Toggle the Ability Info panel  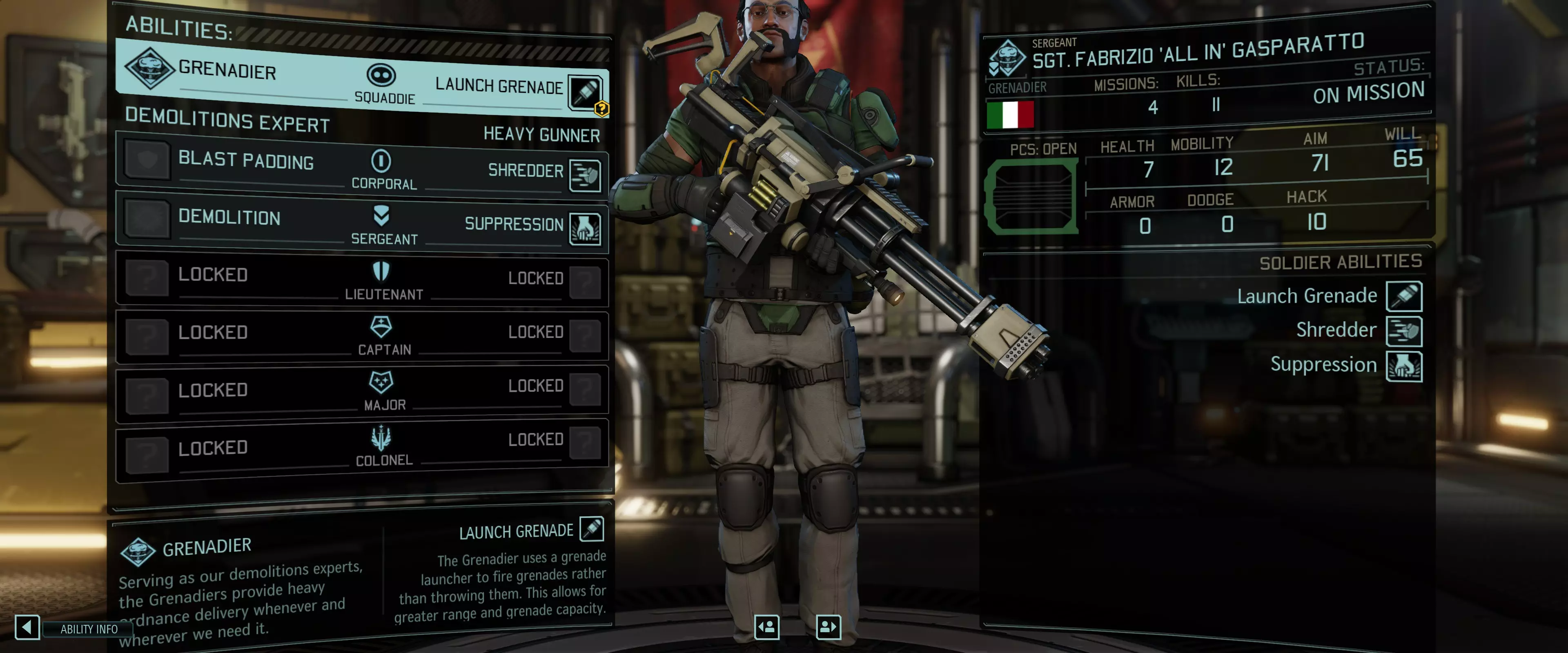click(89, 629)
